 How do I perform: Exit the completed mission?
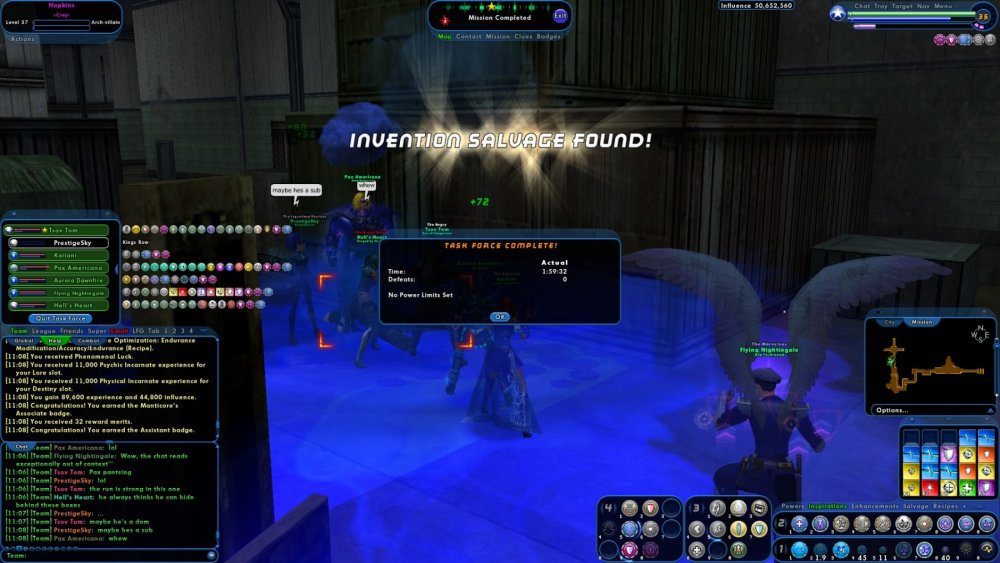tap(560, 15)
